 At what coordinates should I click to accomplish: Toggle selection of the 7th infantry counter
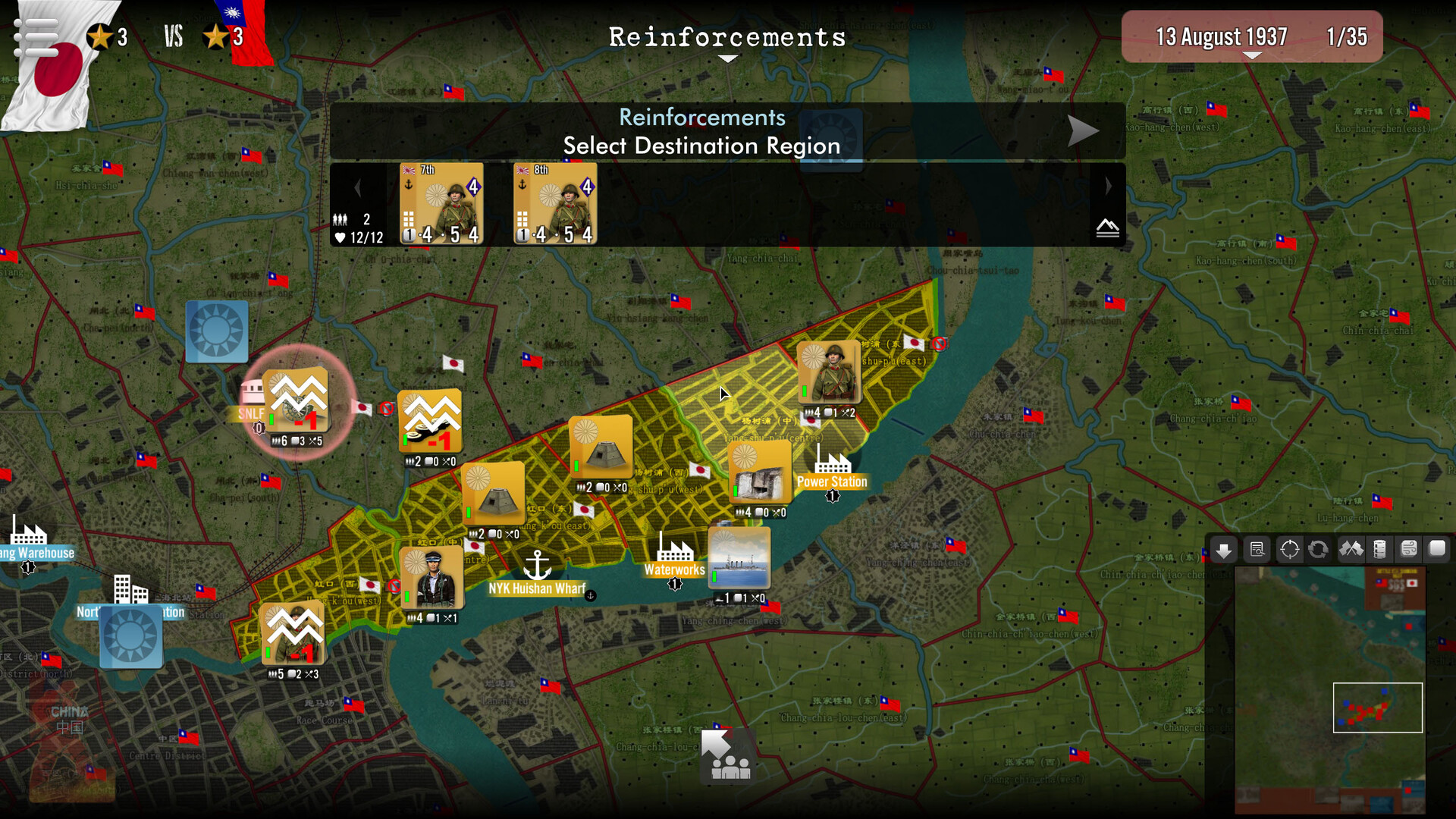pos(441,205)
